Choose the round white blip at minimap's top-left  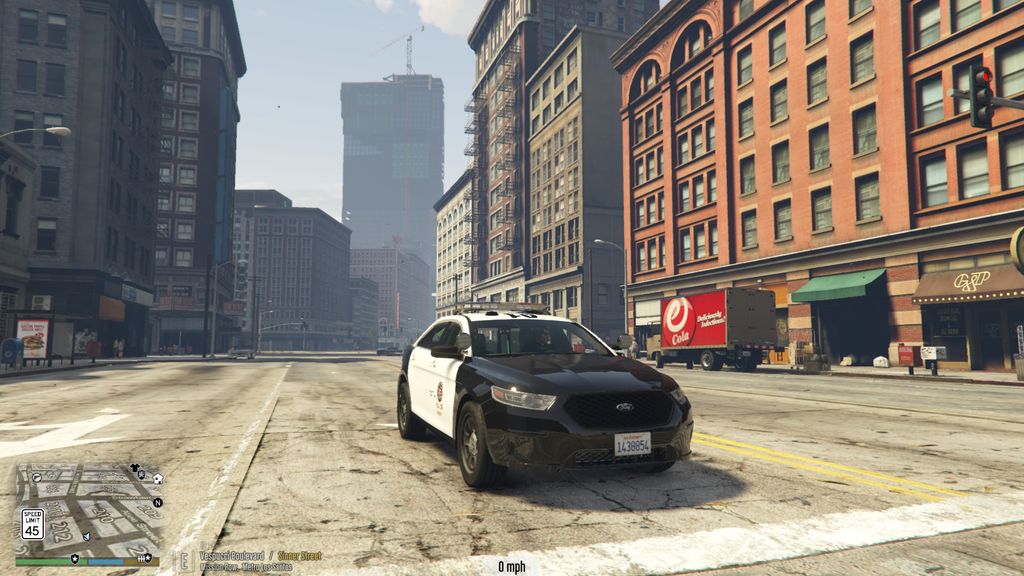click(x=37, y=477)
